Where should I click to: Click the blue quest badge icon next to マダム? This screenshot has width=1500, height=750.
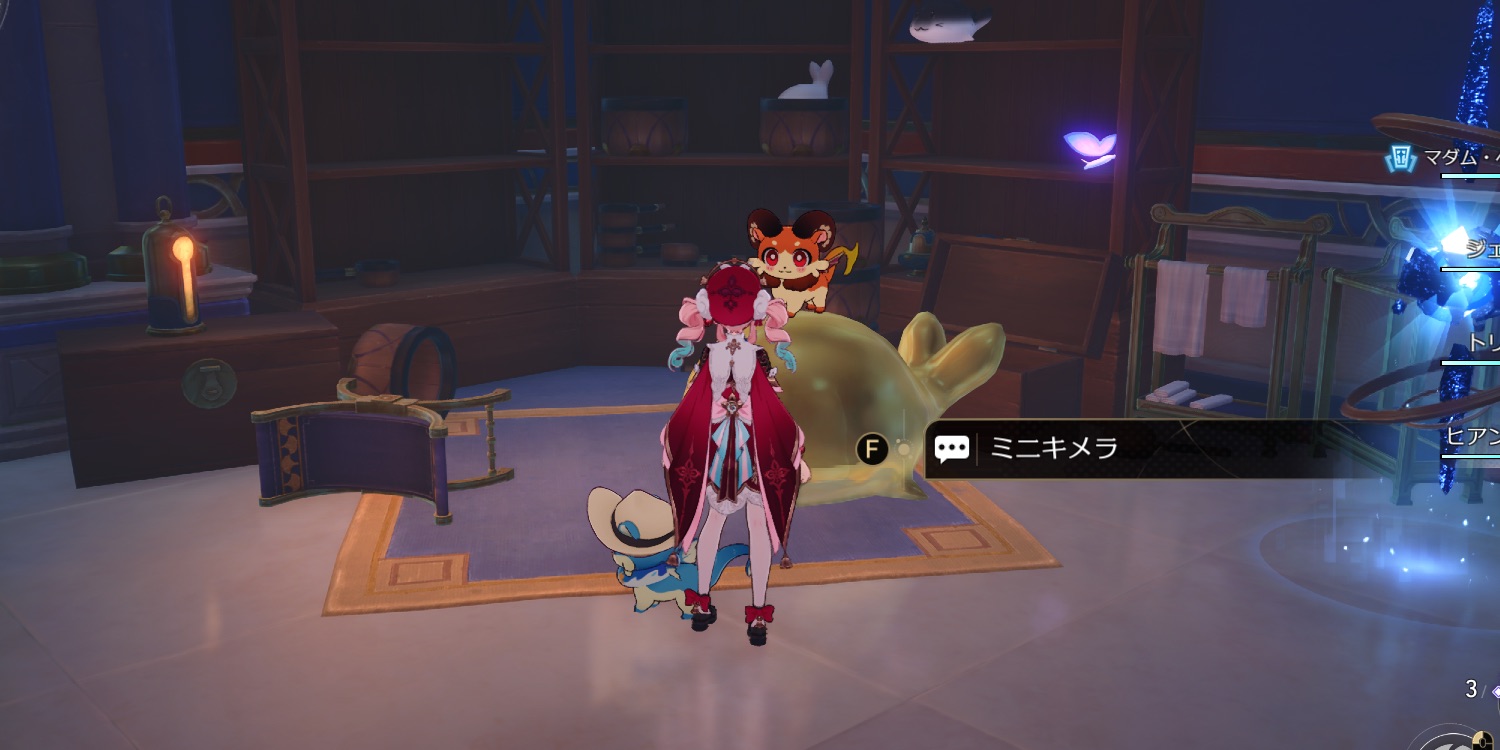(1398, 157)
